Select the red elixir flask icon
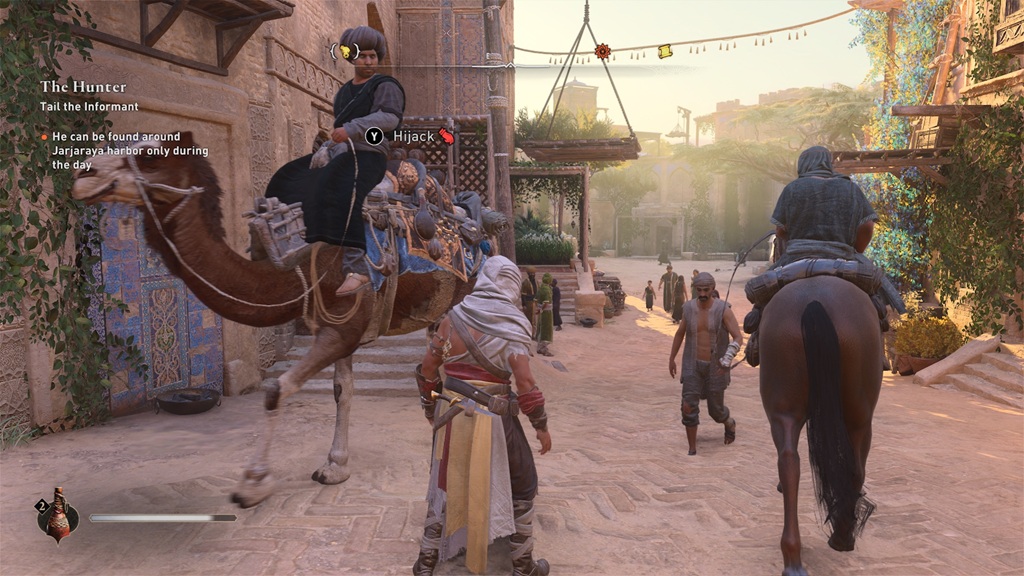 coord(58,517)
